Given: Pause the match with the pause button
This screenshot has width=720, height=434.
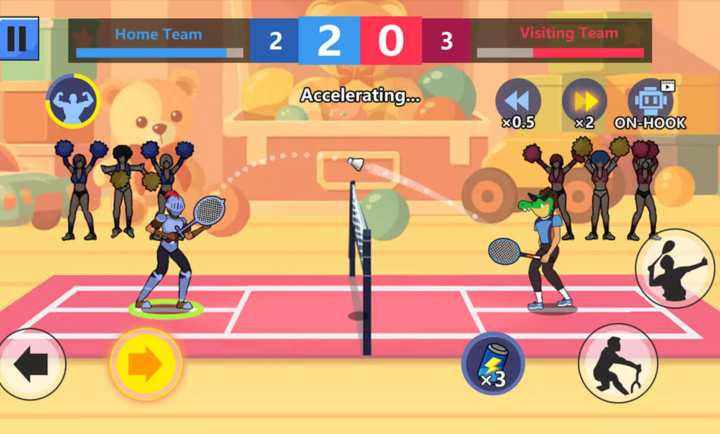Looking at the screenshot, I should (x=18, y=38).
